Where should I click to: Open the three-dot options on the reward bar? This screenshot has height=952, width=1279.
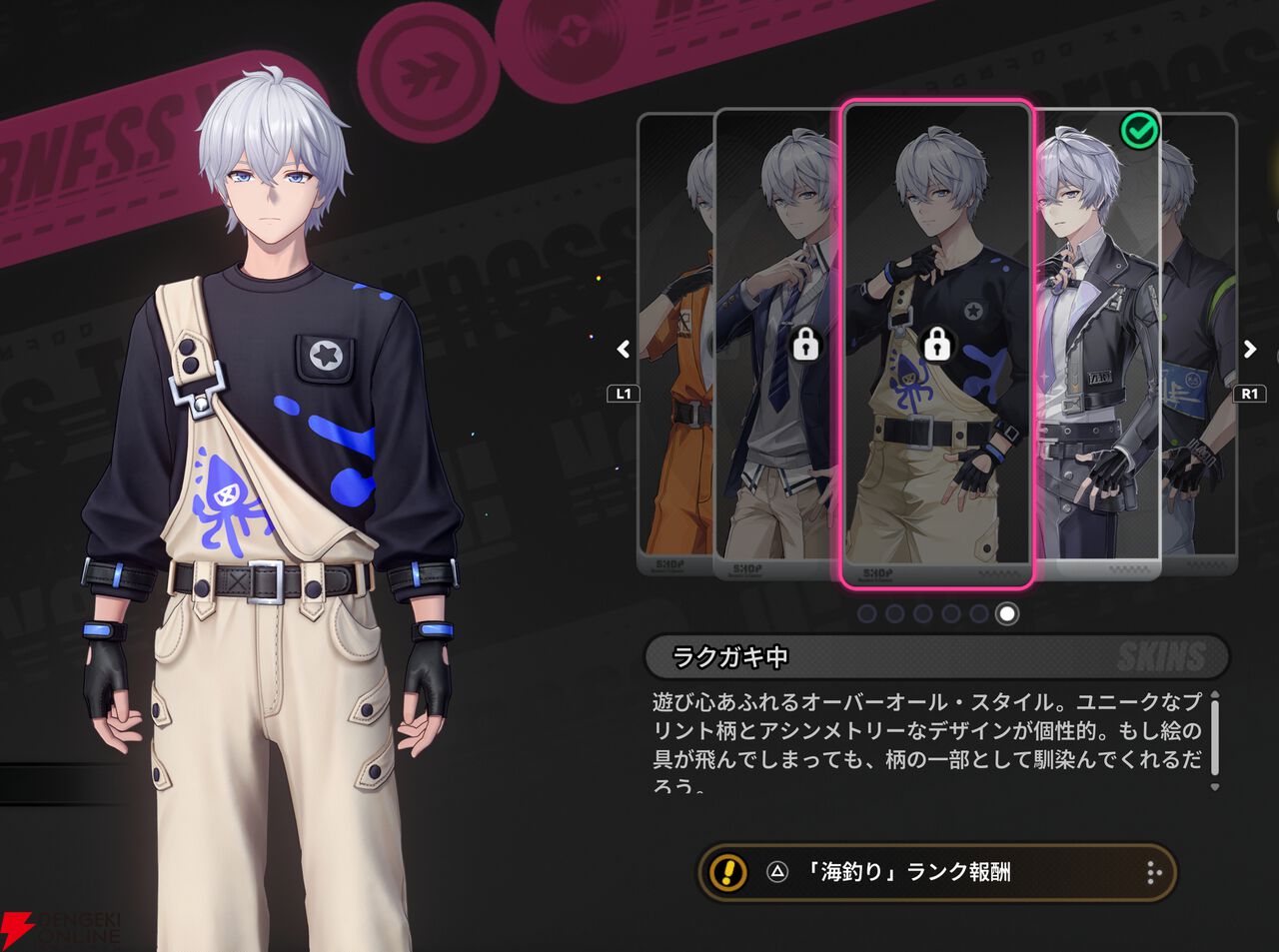coord(1154,871)
